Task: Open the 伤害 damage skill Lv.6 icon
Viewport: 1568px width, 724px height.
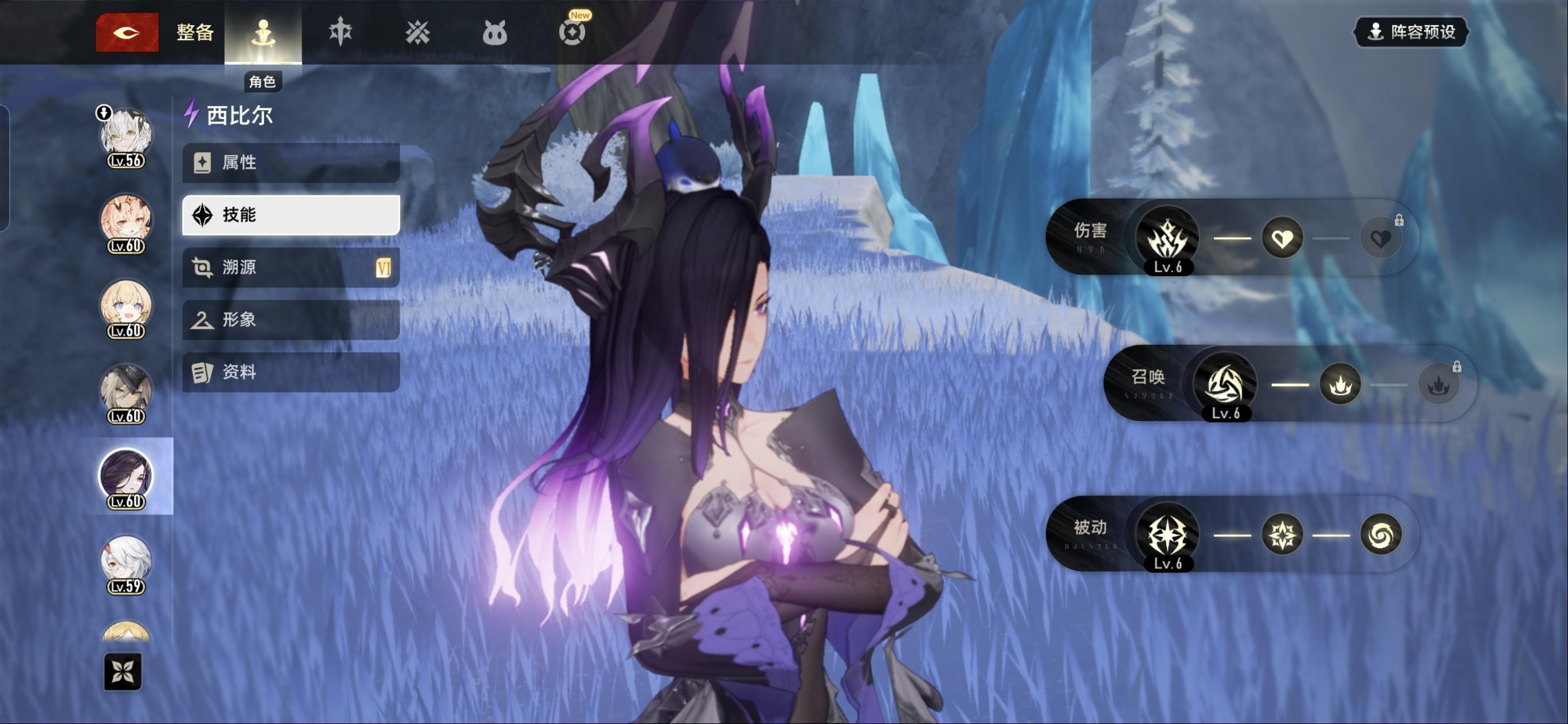Action: [1167, 238]
